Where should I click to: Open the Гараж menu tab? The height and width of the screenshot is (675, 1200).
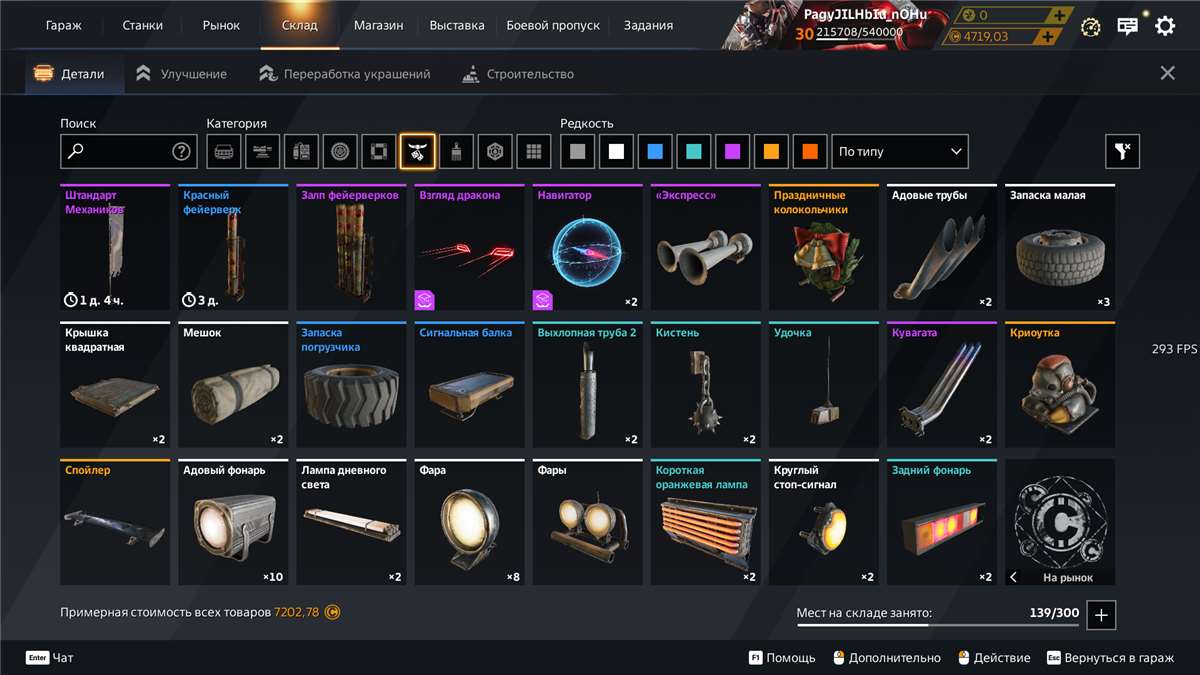(x=64, y=25)
